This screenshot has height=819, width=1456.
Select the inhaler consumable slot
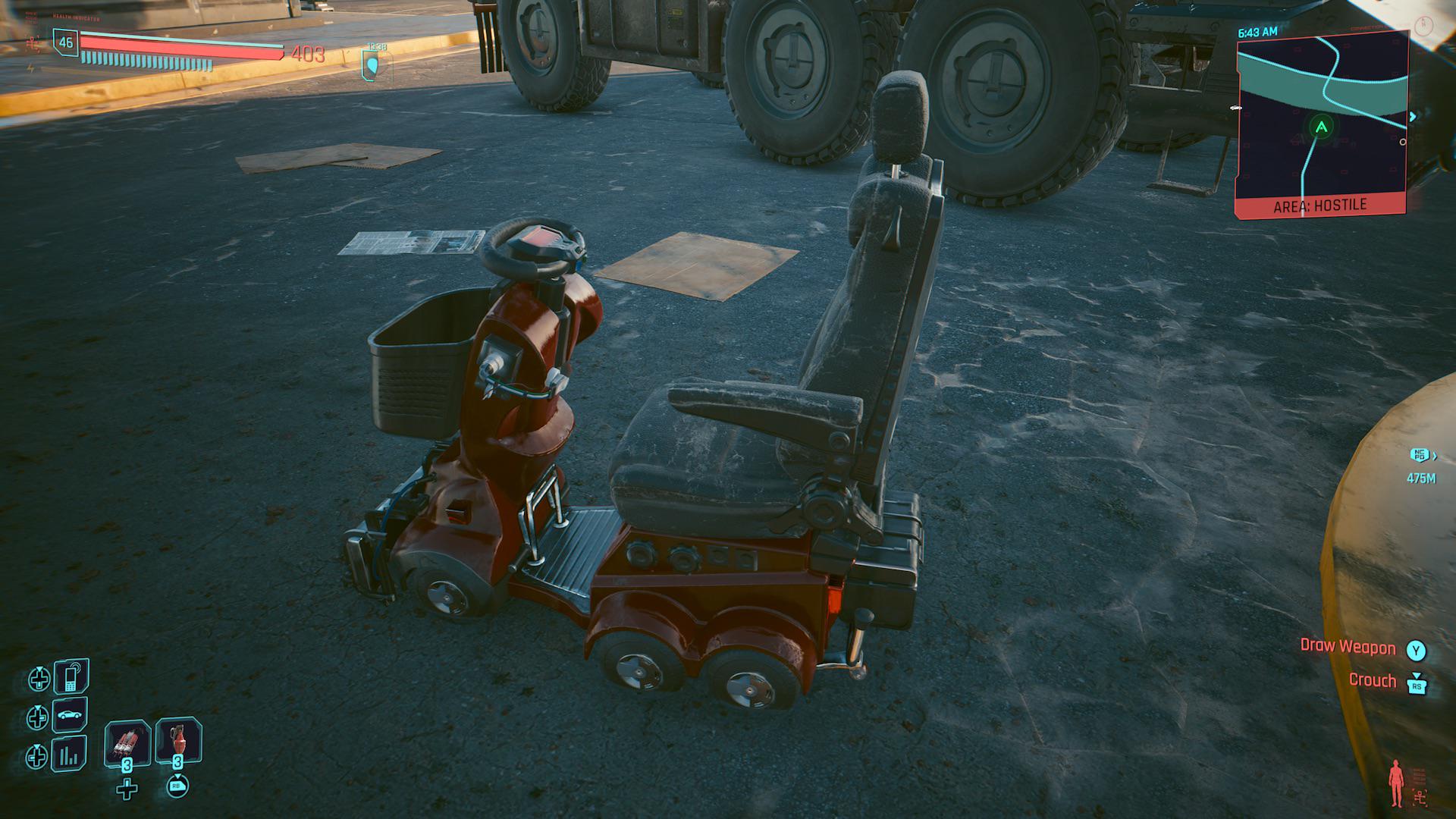(x=127, y=742)
